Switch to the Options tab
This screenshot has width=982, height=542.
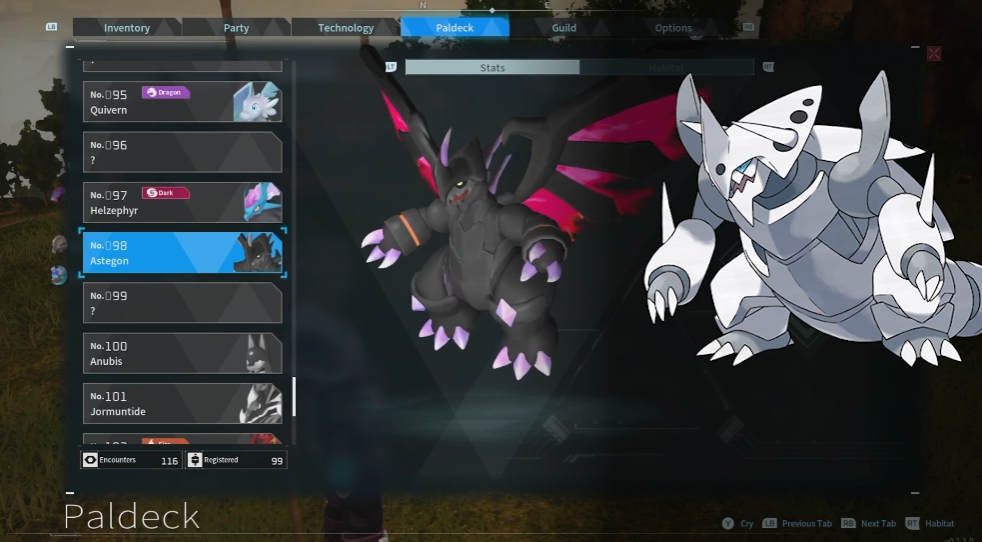click(x=673, y=28)
